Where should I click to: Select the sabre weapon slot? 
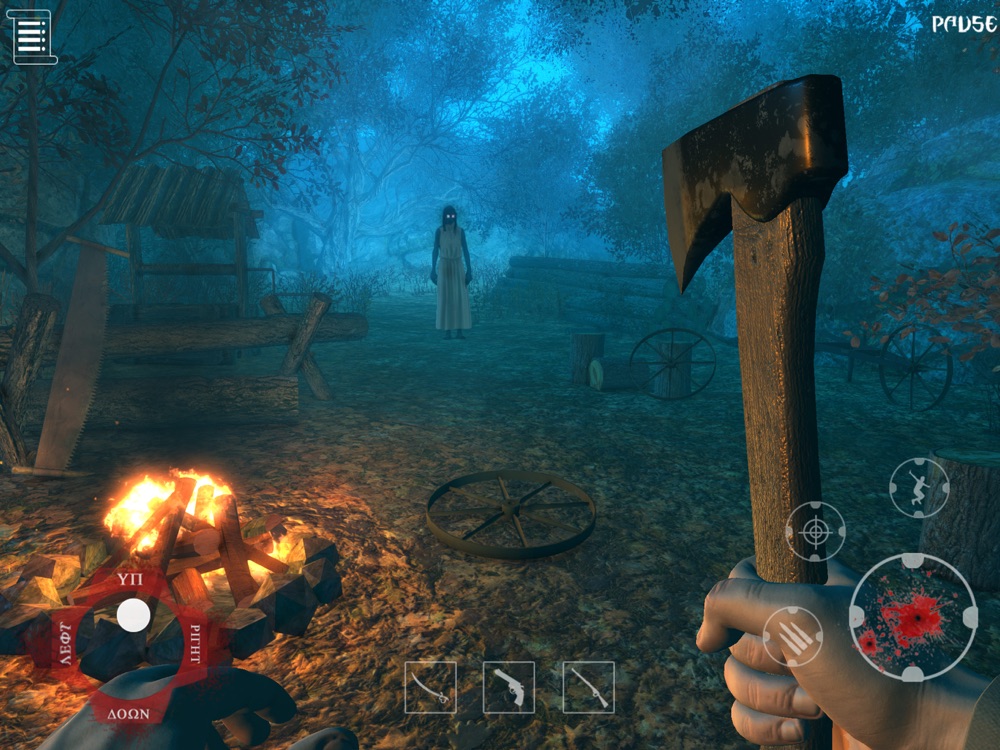(x=430, y=687)
